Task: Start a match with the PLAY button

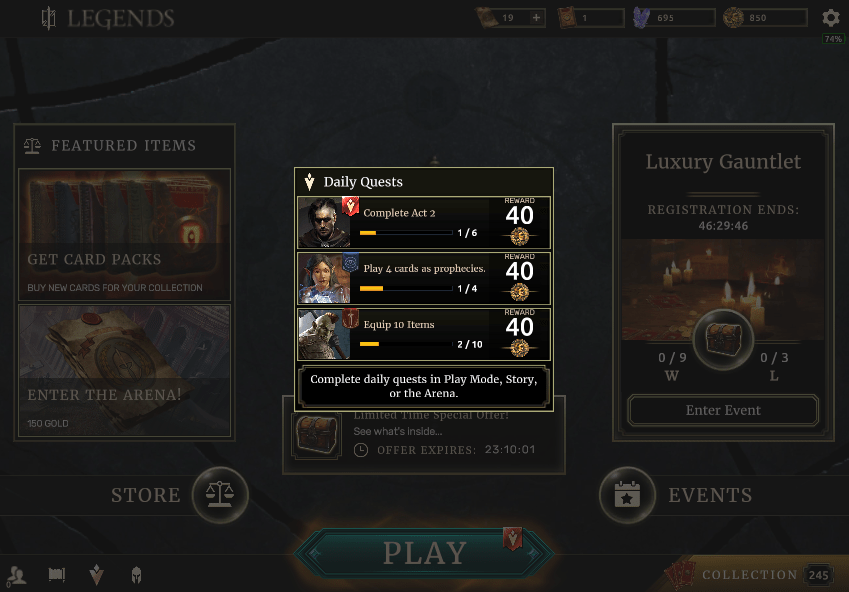Action: [424, 553]
